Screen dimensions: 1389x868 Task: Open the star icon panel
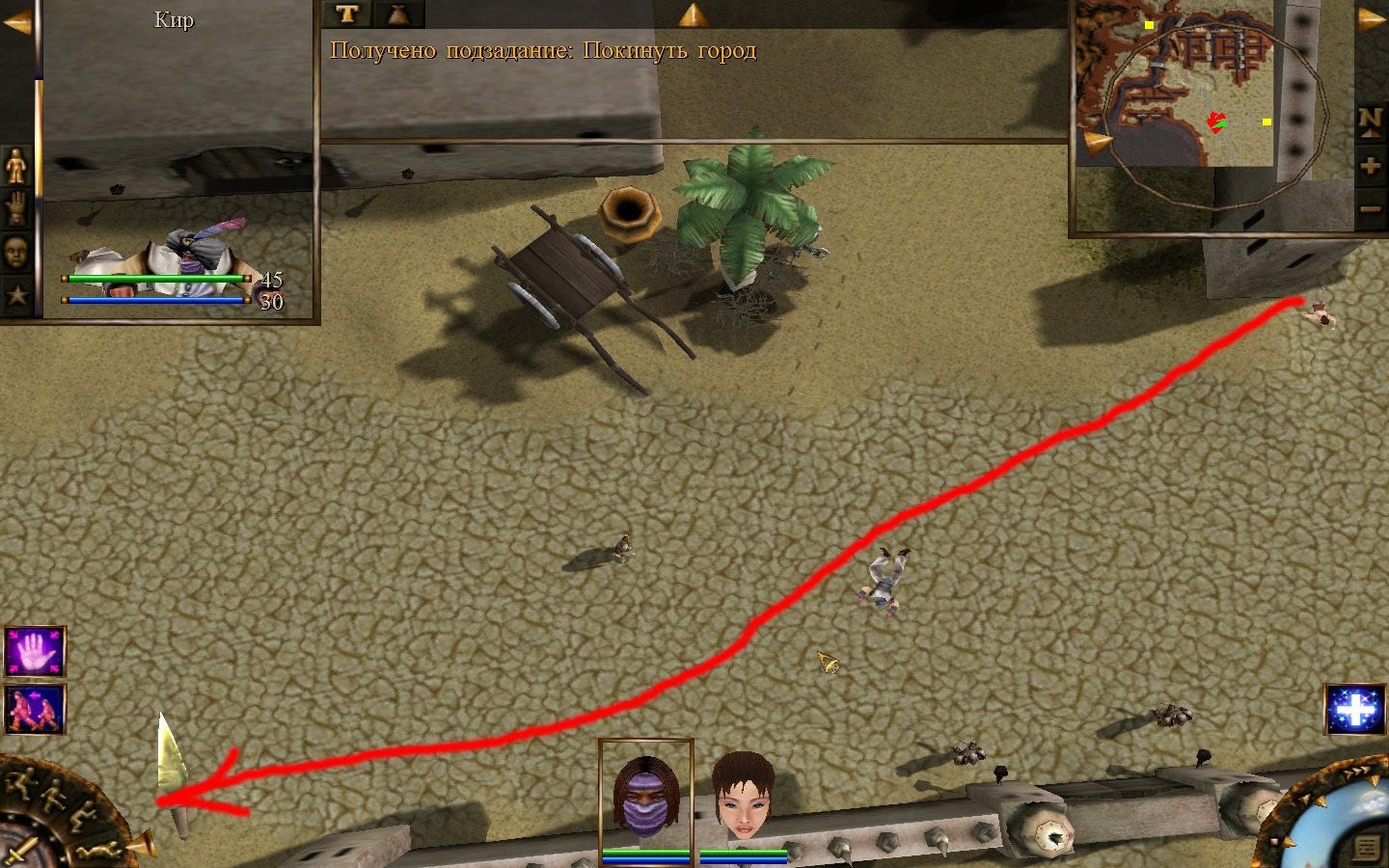[16, 295]
